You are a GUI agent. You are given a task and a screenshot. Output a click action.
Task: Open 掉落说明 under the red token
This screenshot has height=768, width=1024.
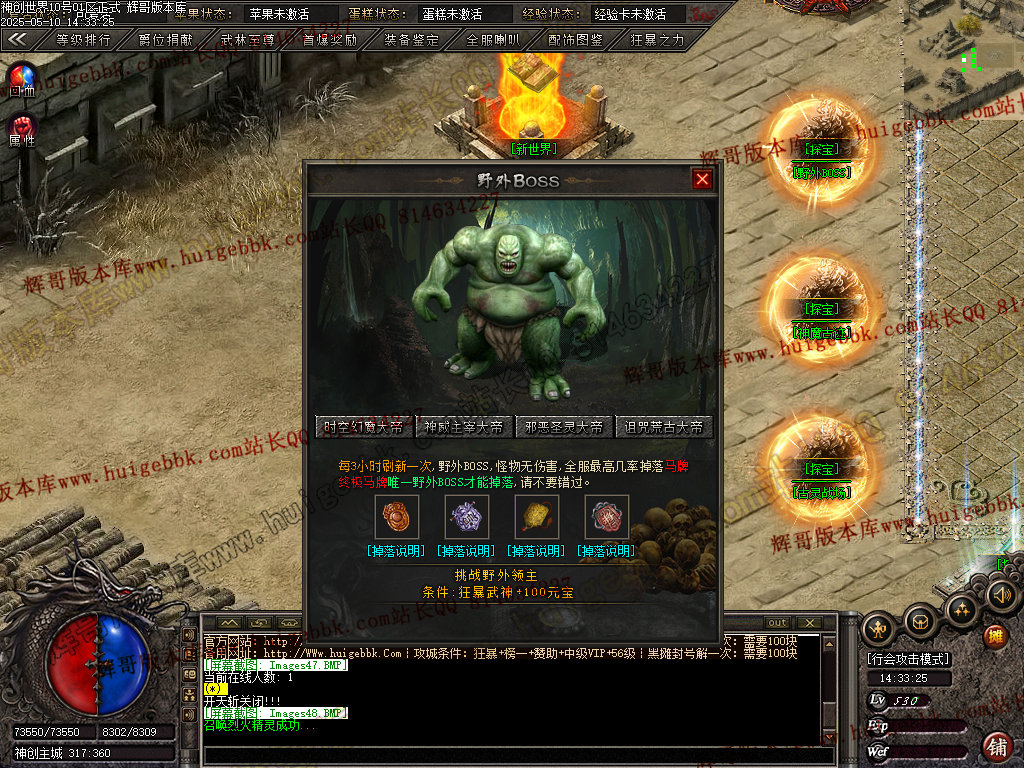coord(605,551)
